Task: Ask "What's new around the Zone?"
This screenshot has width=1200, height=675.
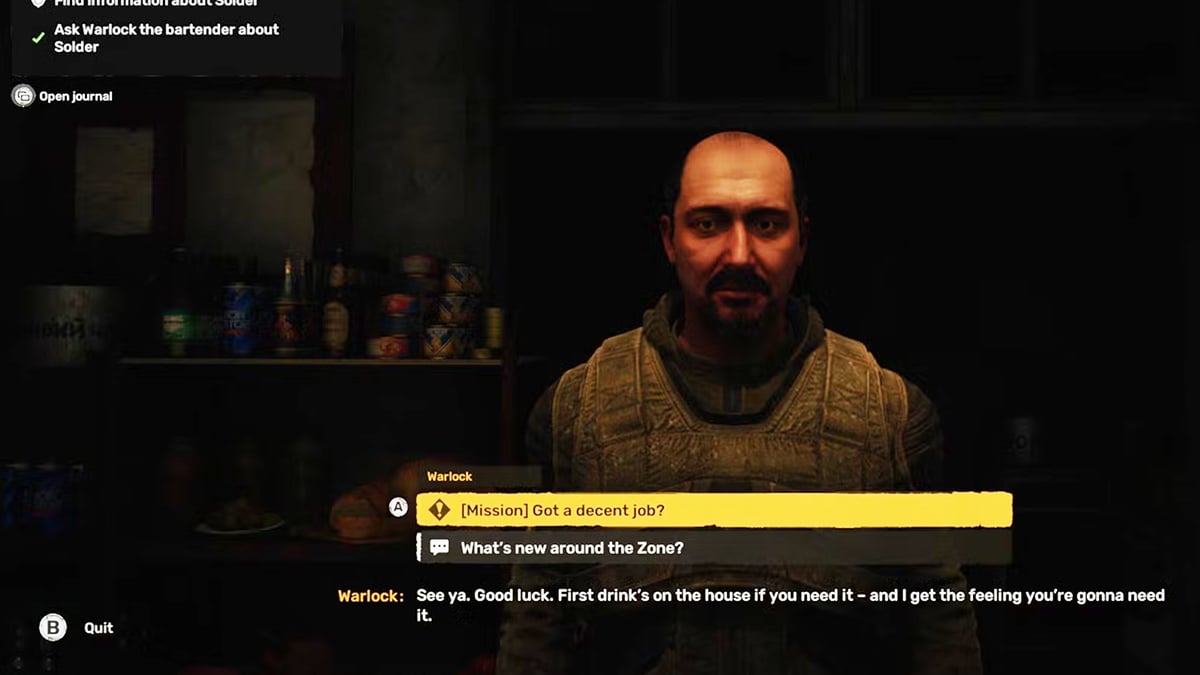Action: point(713,548)
